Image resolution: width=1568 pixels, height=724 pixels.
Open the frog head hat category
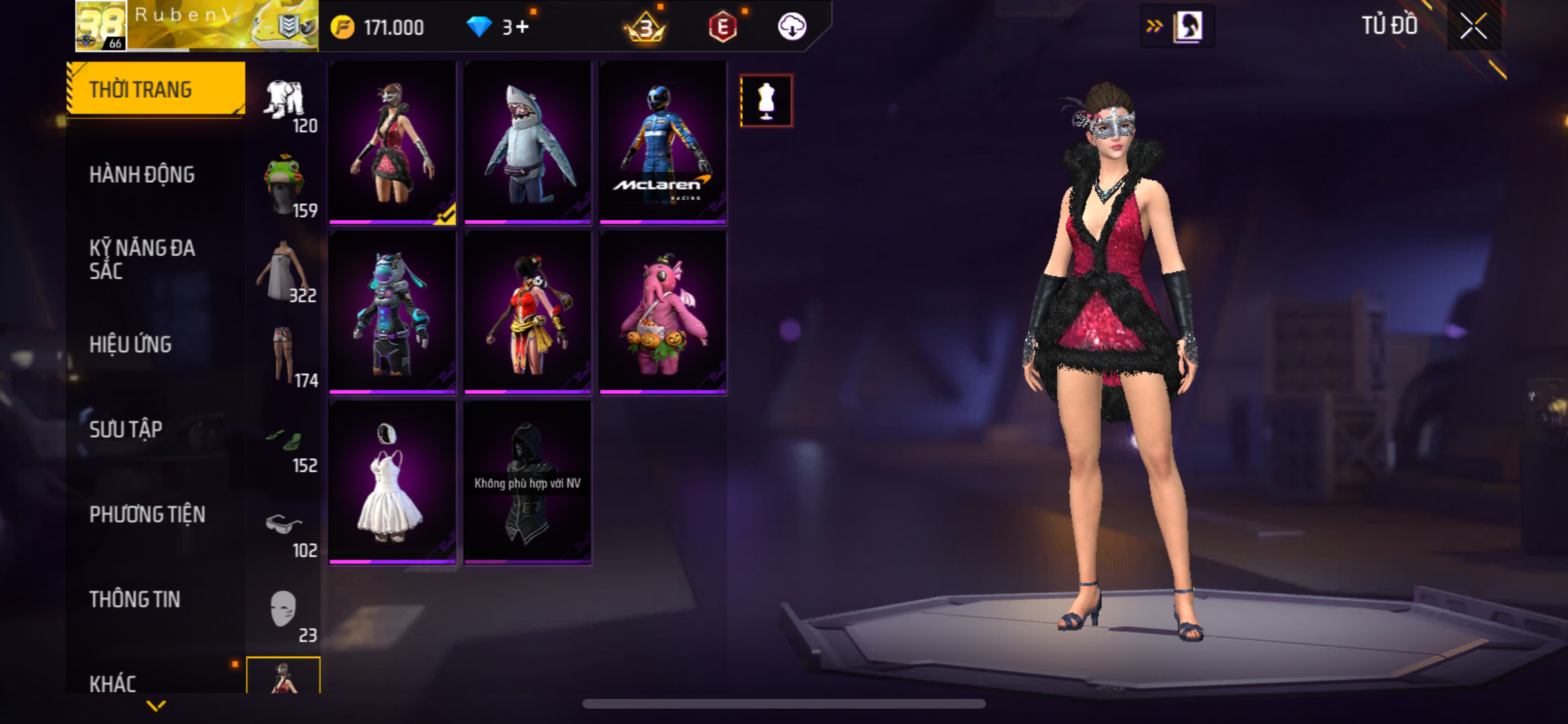click(x=284, y=185)
